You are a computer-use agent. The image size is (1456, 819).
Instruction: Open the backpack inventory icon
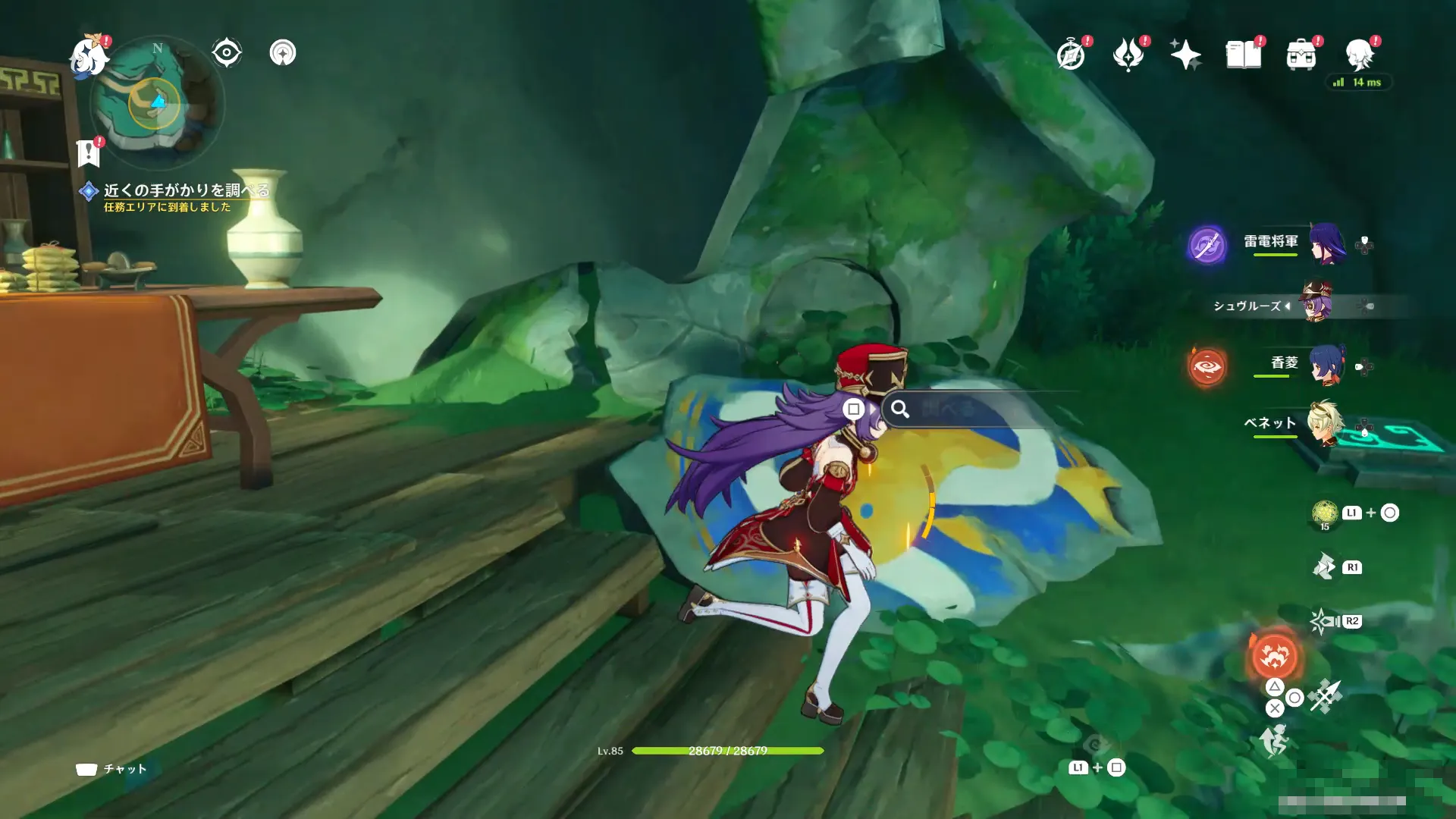(x=1301, y=55)
